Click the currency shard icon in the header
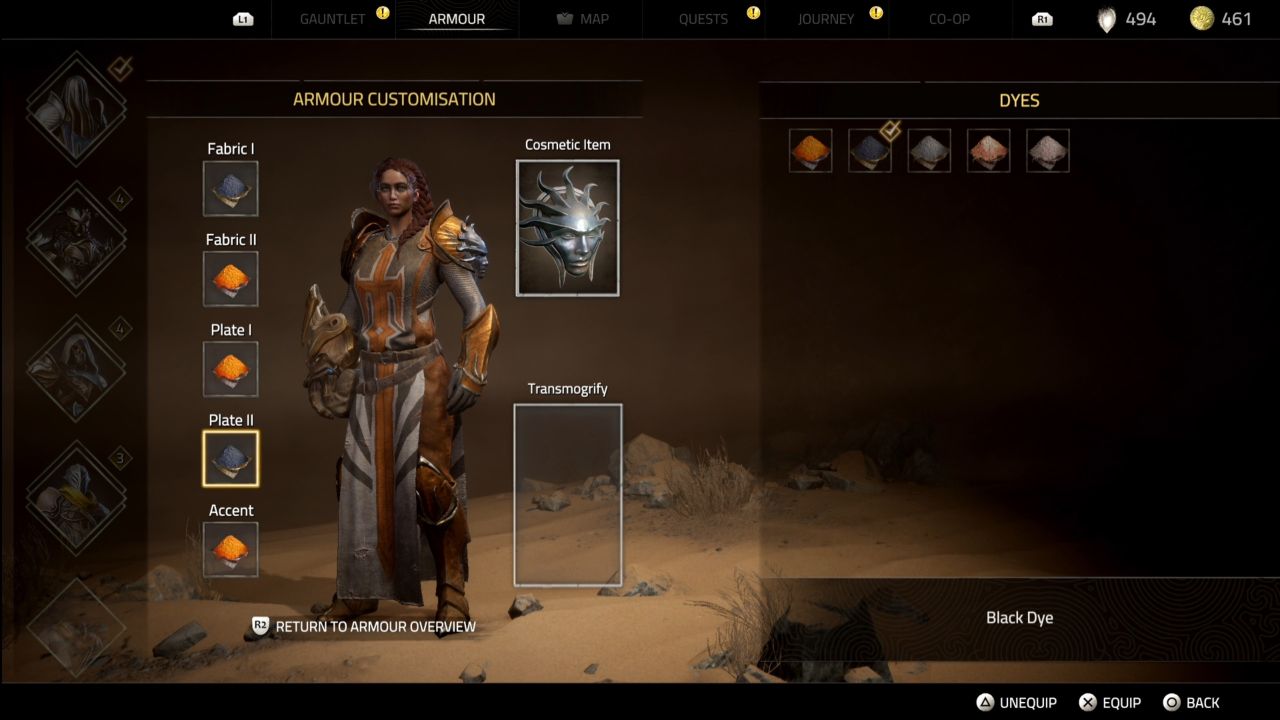1280x720 pixels. click(x=1106, y=18)
